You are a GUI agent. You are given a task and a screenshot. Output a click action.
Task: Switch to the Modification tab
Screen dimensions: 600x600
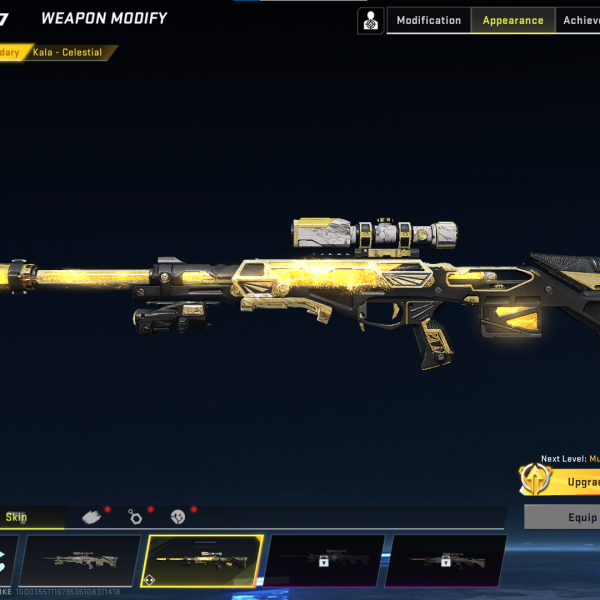pos(429,20)
